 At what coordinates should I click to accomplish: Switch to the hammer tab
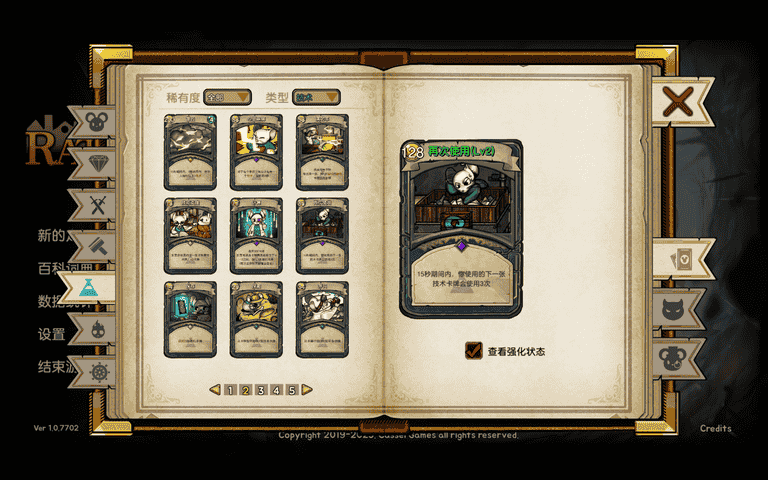point(97,246)
